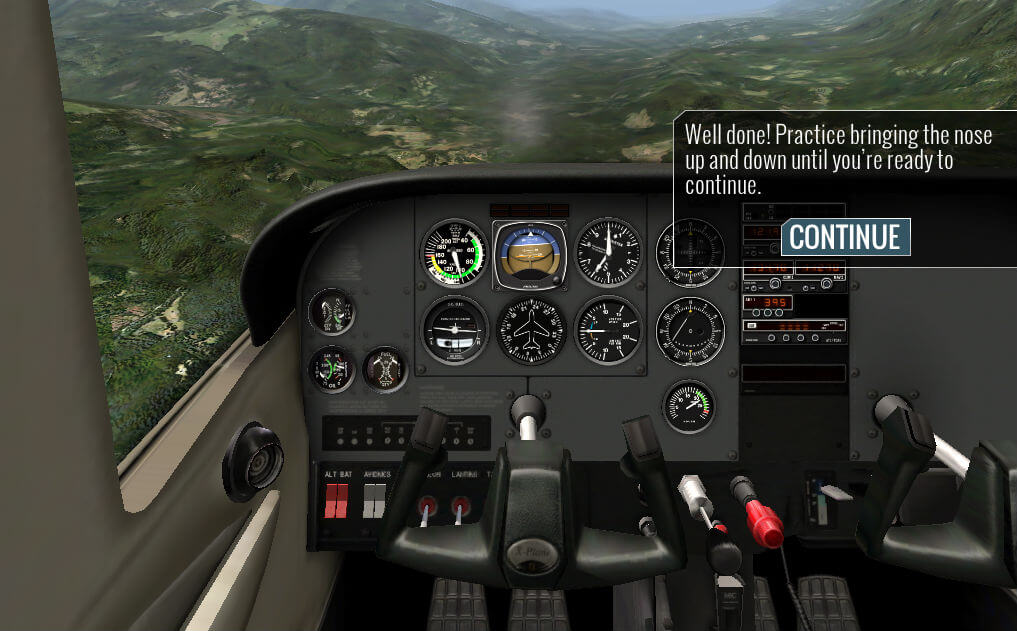Image resolution: width=1017 pixels, height=631 pixels.
Task: Click the CONTINUE button in the tutorial prompt
Action: (845, 237)
